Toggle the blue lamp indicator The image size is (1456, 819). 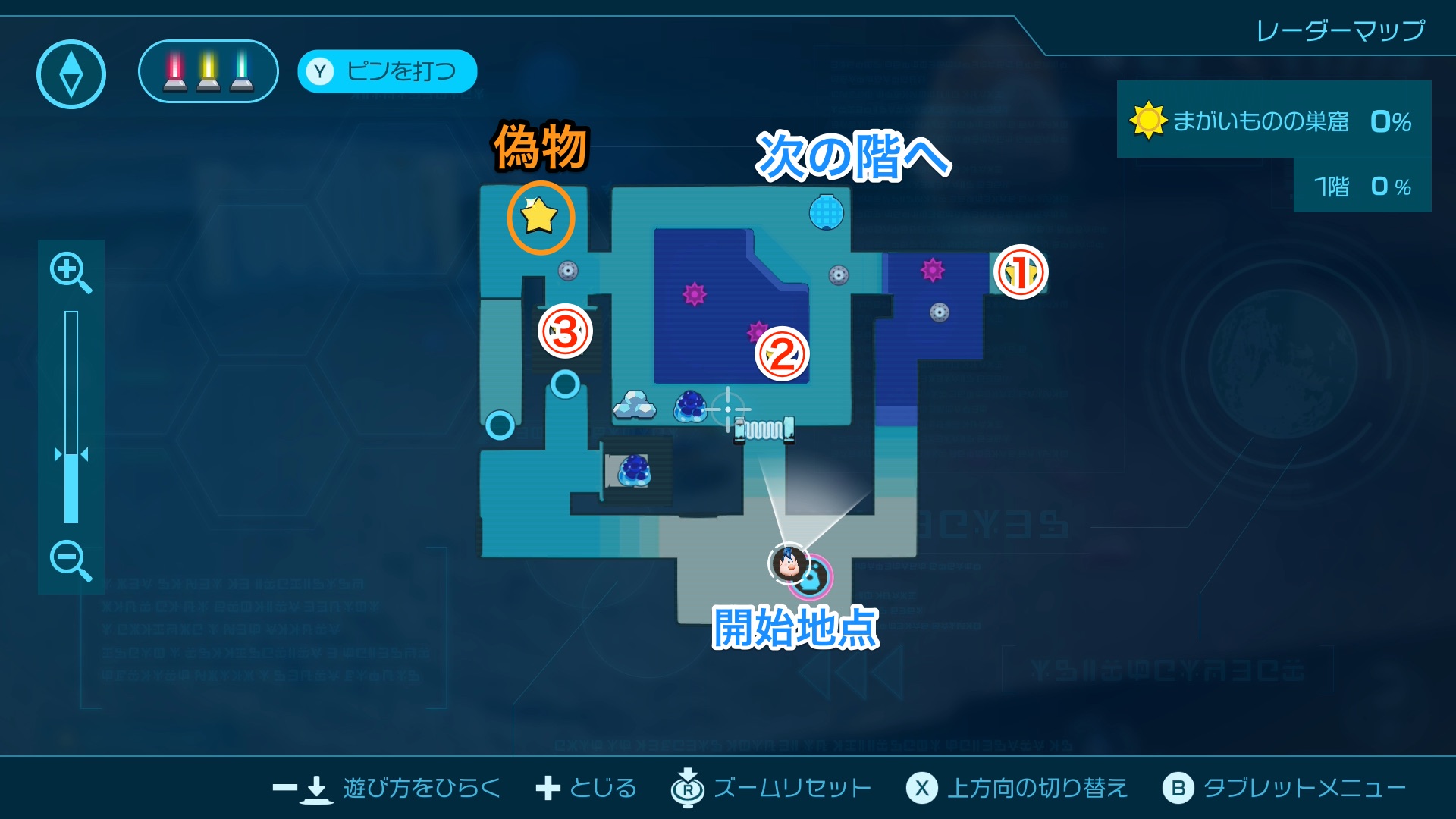[243, 71]
